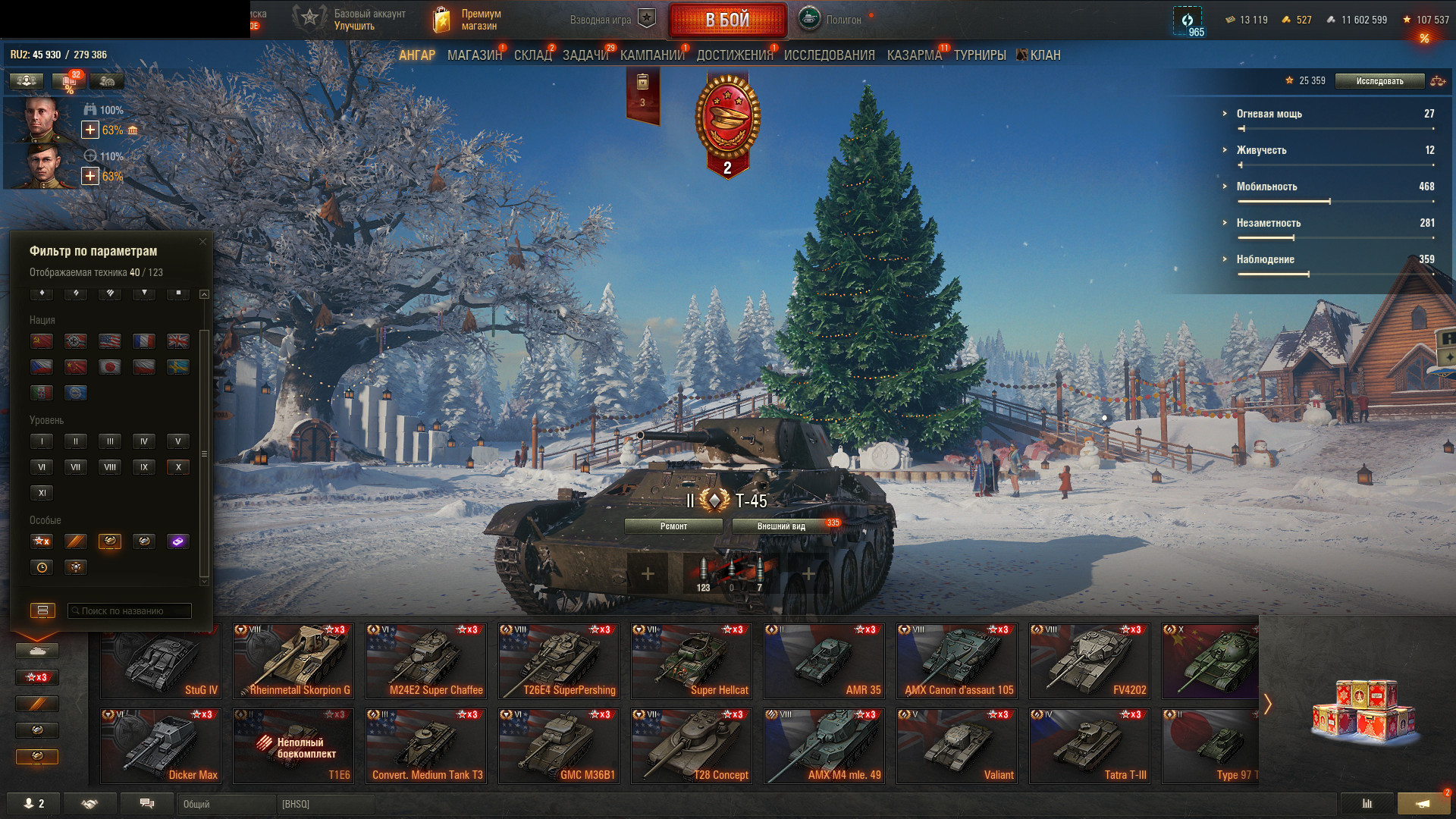Select the StuG IV tank
Viewport: 1456px width, 819px height.
pyautogui.click(x=161, y=661)
